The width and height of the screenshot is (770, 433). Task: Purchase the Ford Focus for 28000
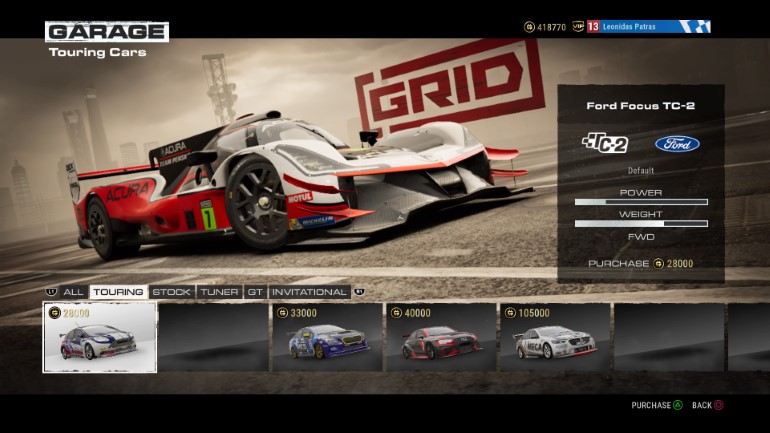pyautogui.click(x=640, y=264)
